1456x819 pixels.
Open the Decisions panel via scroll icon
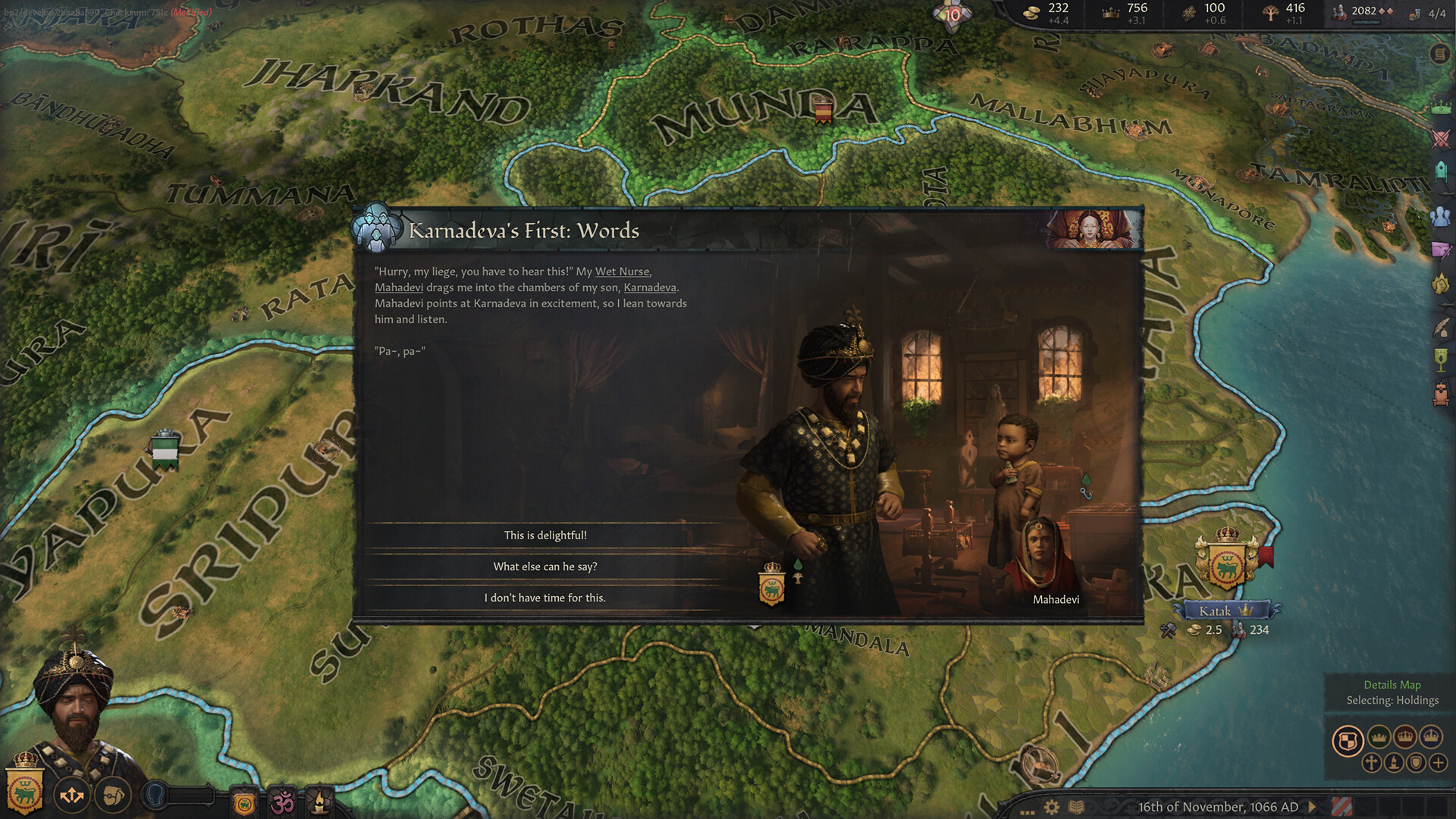pyautogui.click(x=1439, y=55)
